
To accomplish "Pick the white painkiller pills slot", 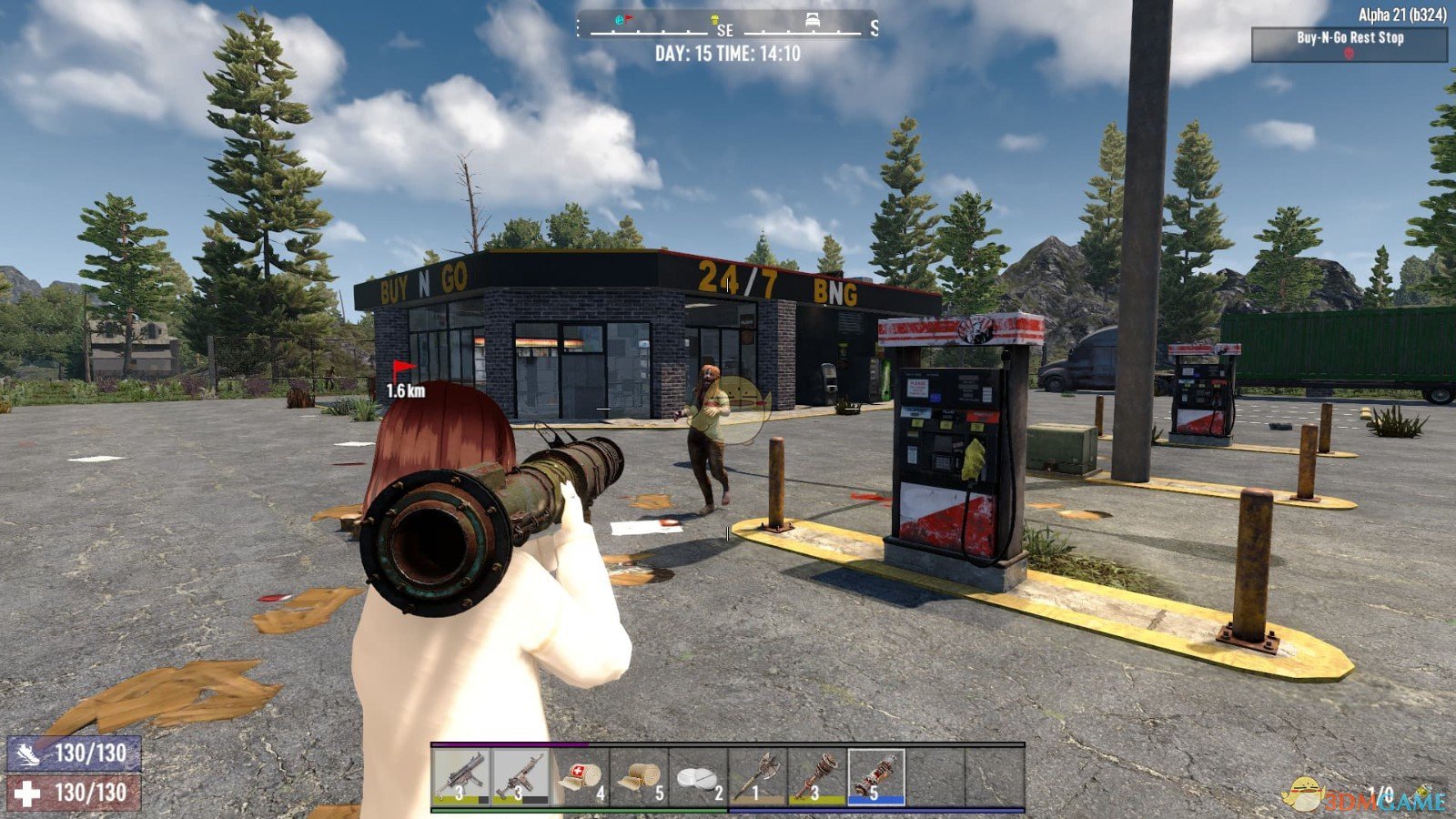I will (698, 776).
